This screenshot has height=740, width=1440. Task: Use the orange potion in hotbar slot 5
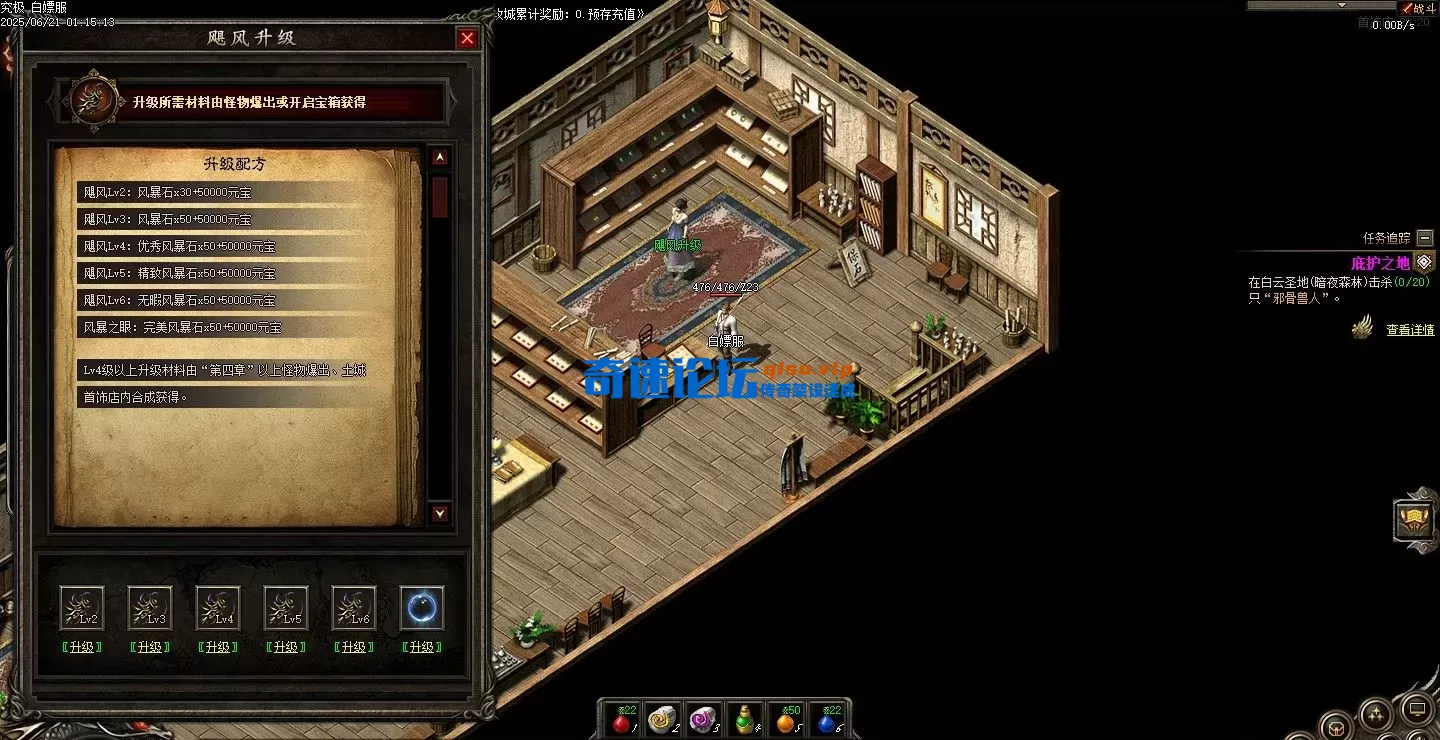tap(786, 719)
